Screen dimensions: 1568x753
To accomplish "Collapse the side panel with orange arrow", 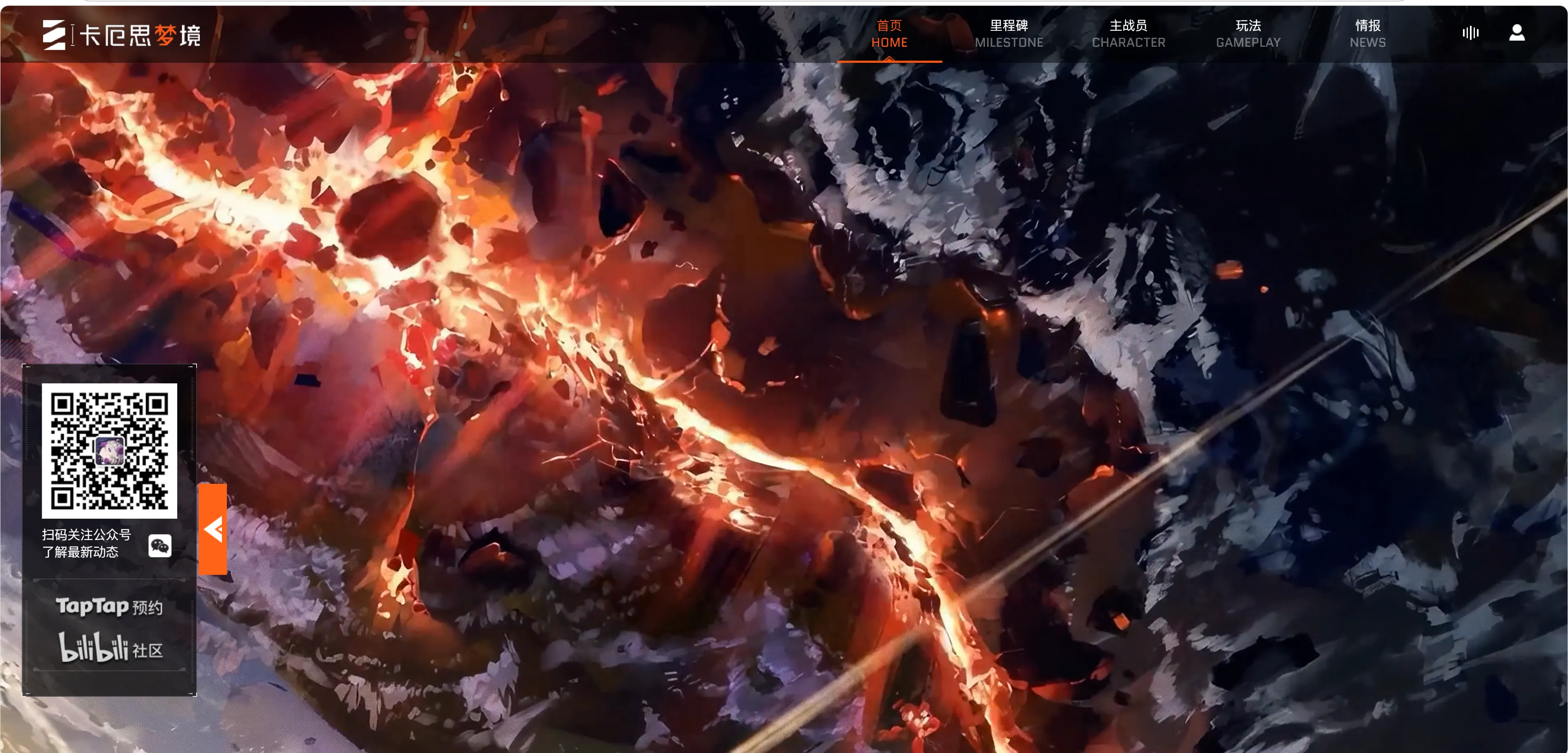I will 213,529.
